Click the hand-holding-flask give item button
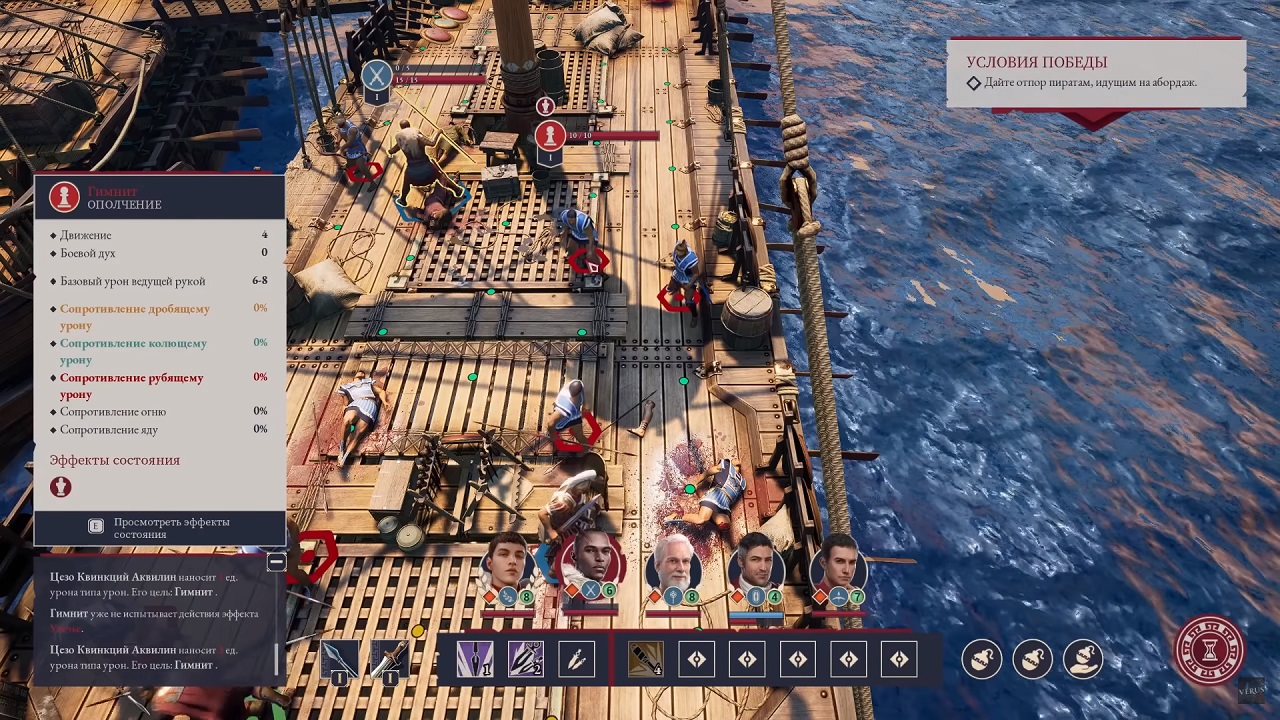This screenshot has height=720, width=1280. pyautogui.click(x=1083, y=659)
